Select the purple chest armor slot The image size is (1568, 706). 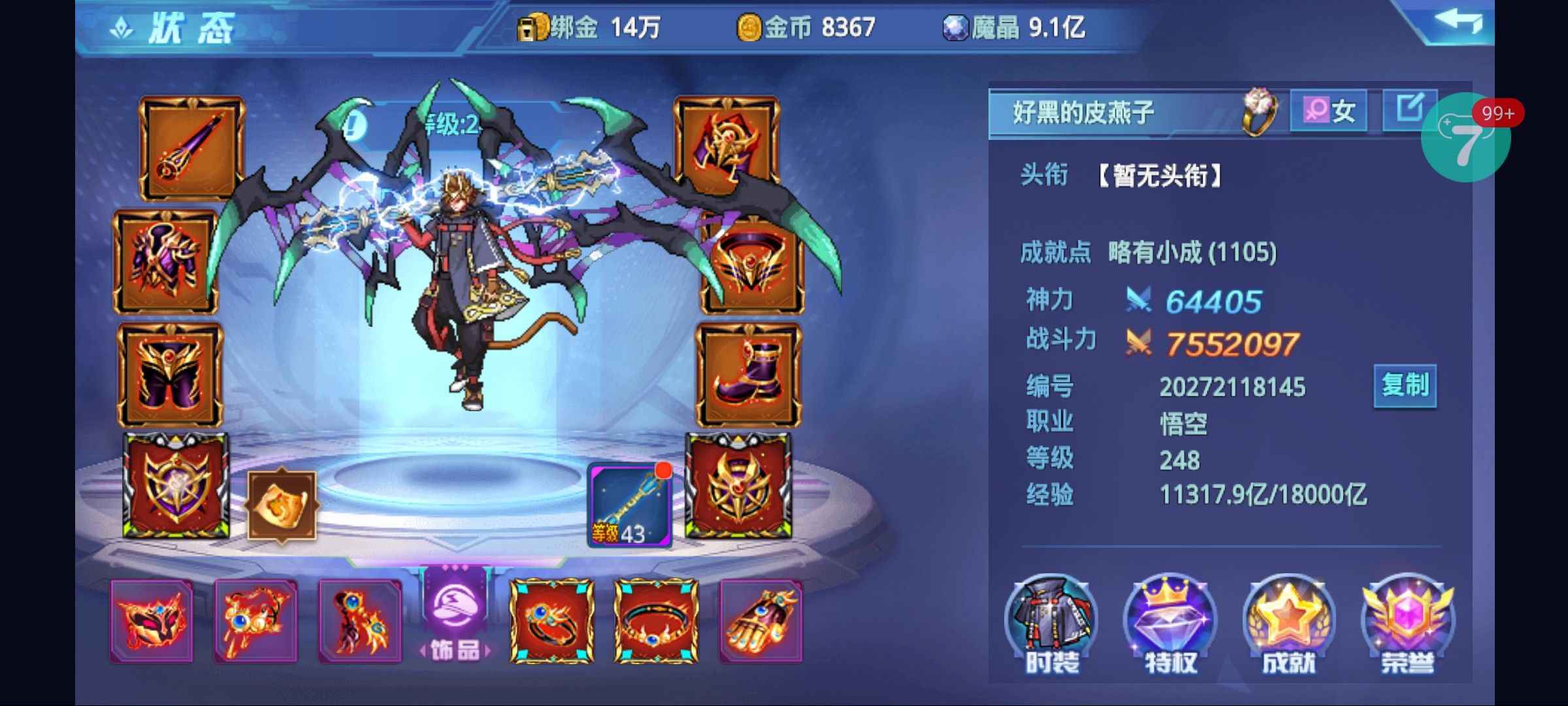[166, 262]
